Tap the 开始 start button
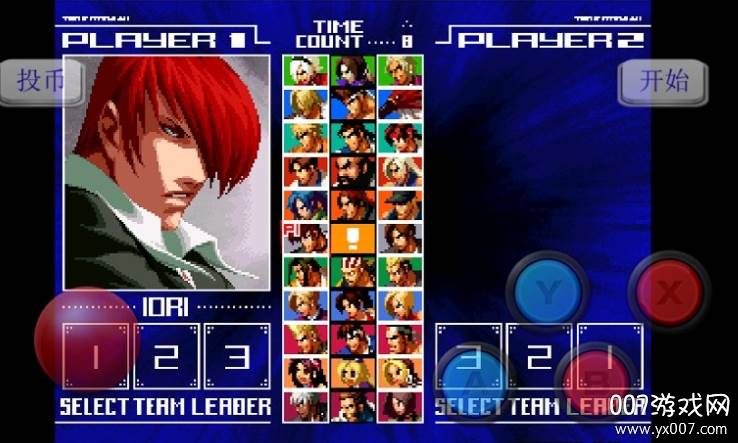738x443 pixels. click(664, 80)
